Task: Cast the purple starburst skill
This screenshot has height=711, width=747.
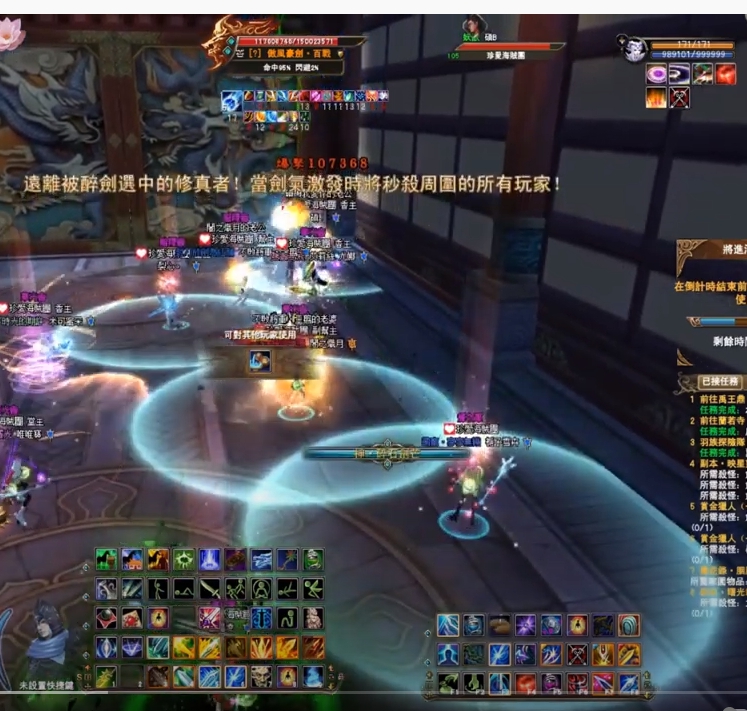Action: (x=524, y=626)
